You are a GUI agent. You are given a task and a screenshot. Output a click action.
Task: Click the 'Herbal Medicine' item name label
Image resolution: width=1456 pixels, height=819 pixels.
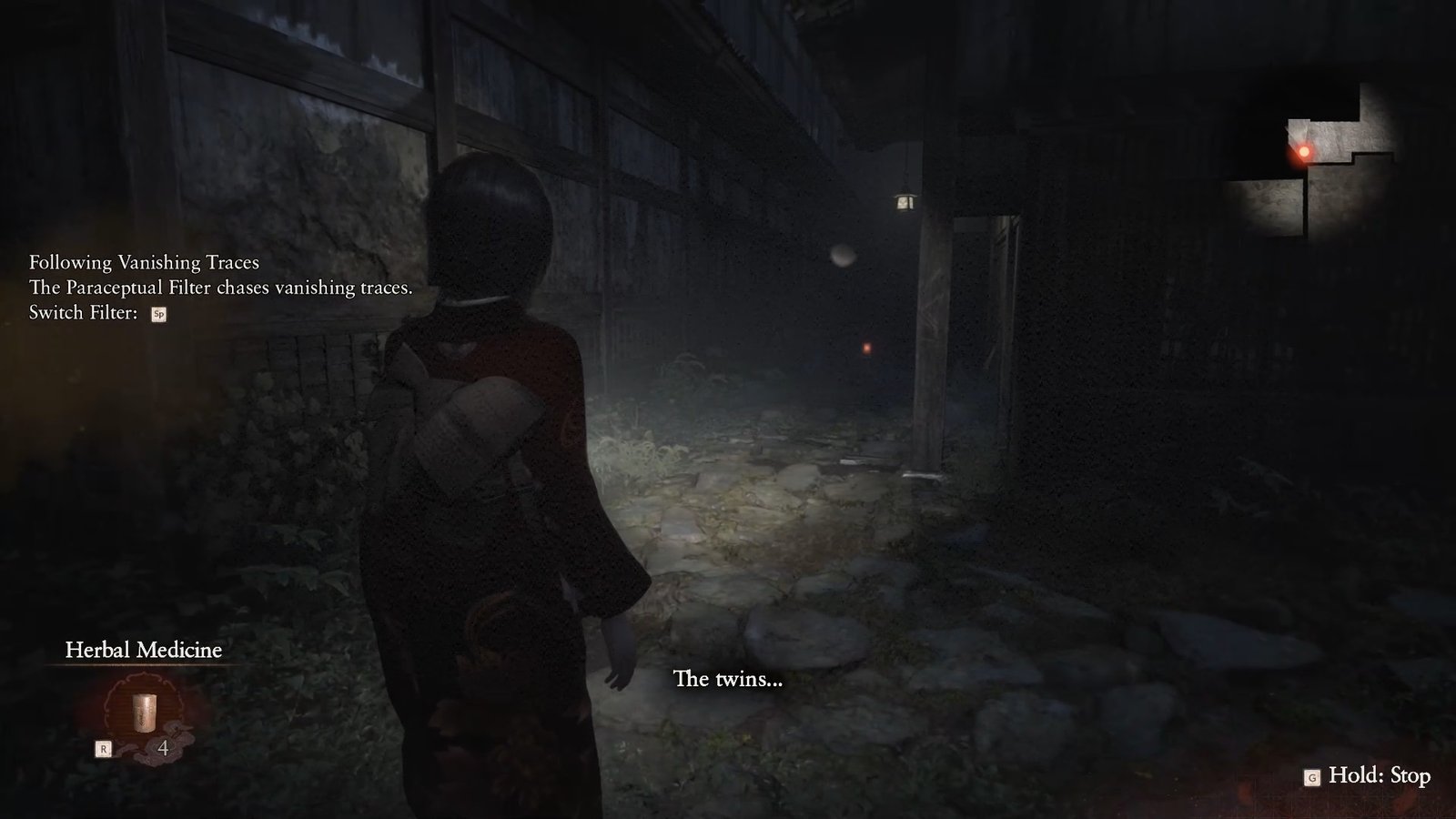[x=144, y=650]
